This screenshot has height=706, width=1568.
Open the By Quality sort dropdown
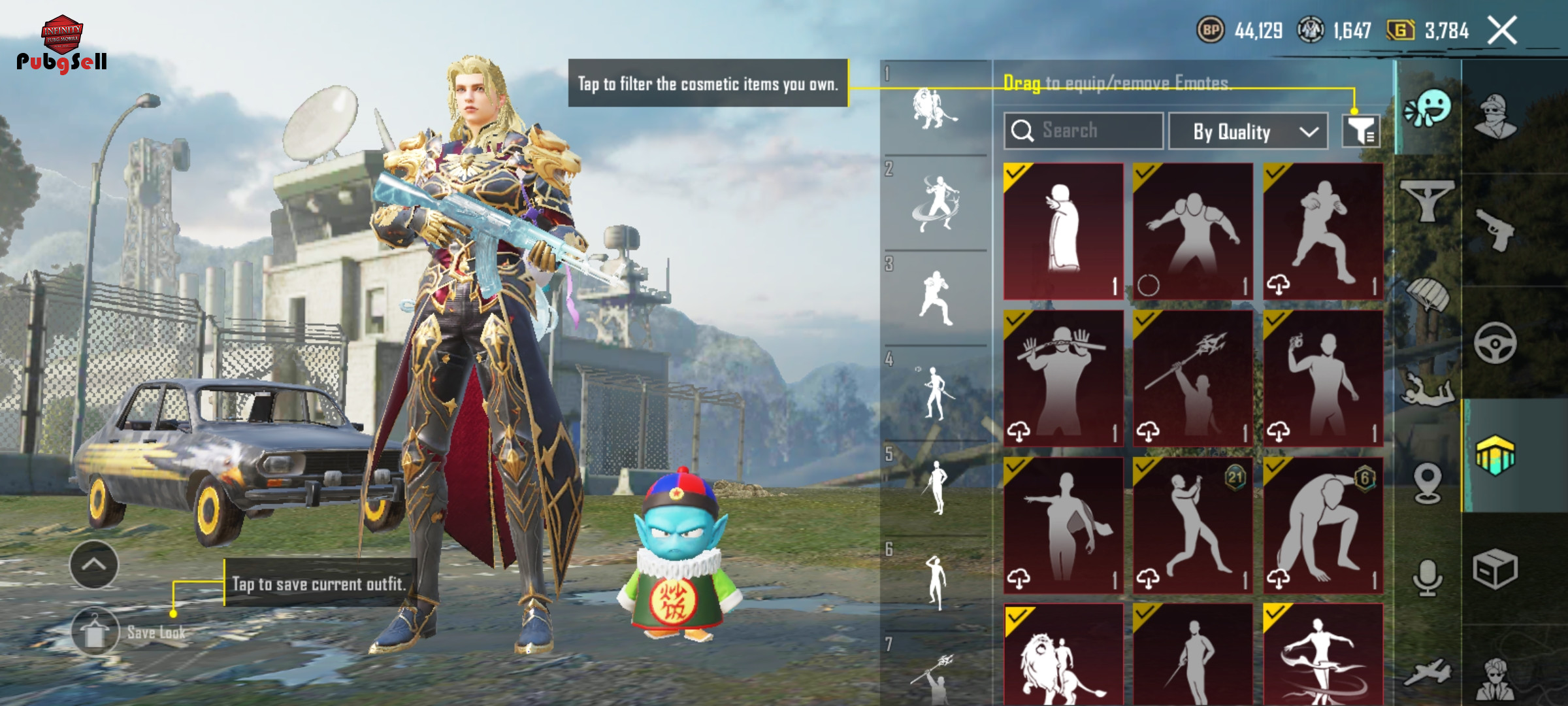(1247, 131)
